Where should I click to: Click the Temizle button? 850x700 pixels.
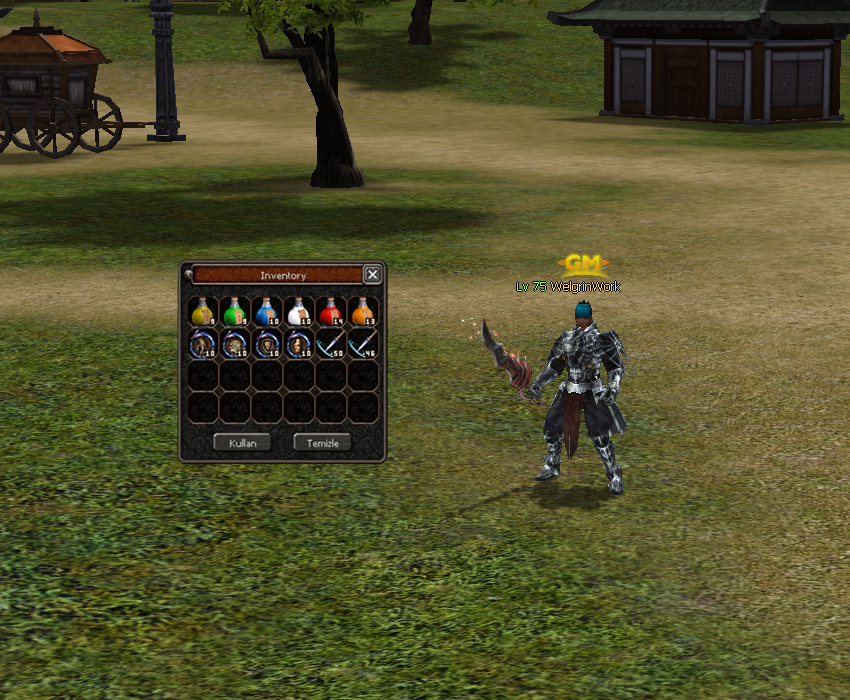(322, 442)
